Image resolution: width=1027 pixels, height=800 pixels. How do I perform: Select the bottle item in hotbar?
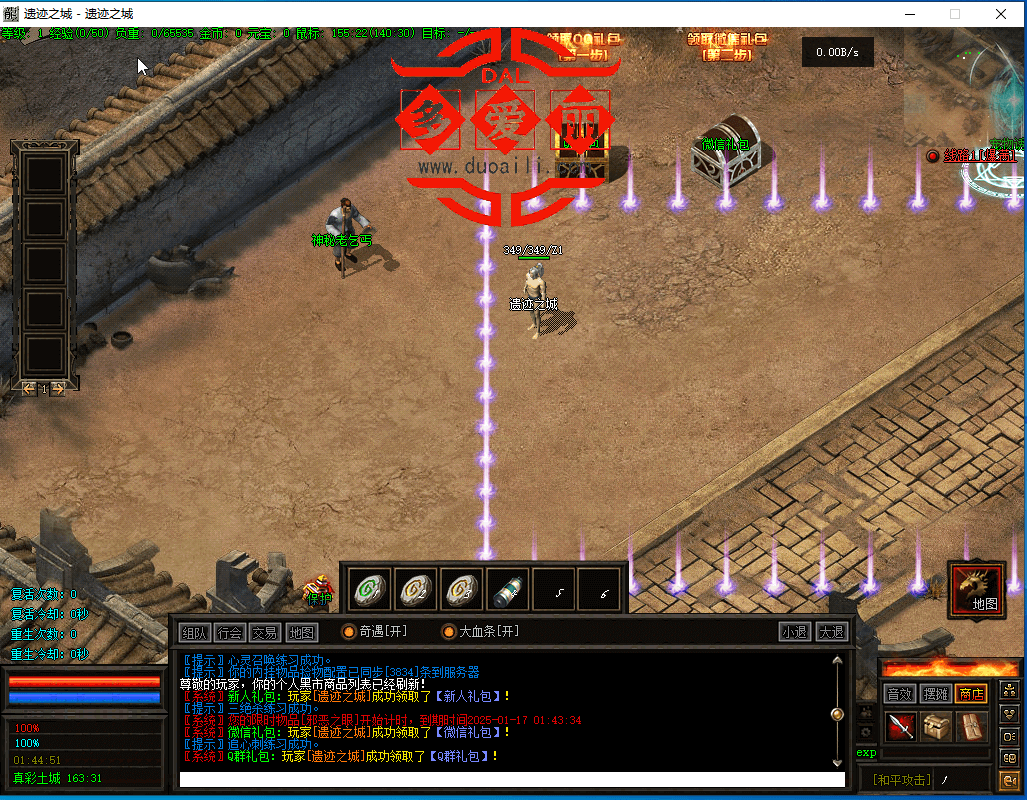click(x=507, y=589)
